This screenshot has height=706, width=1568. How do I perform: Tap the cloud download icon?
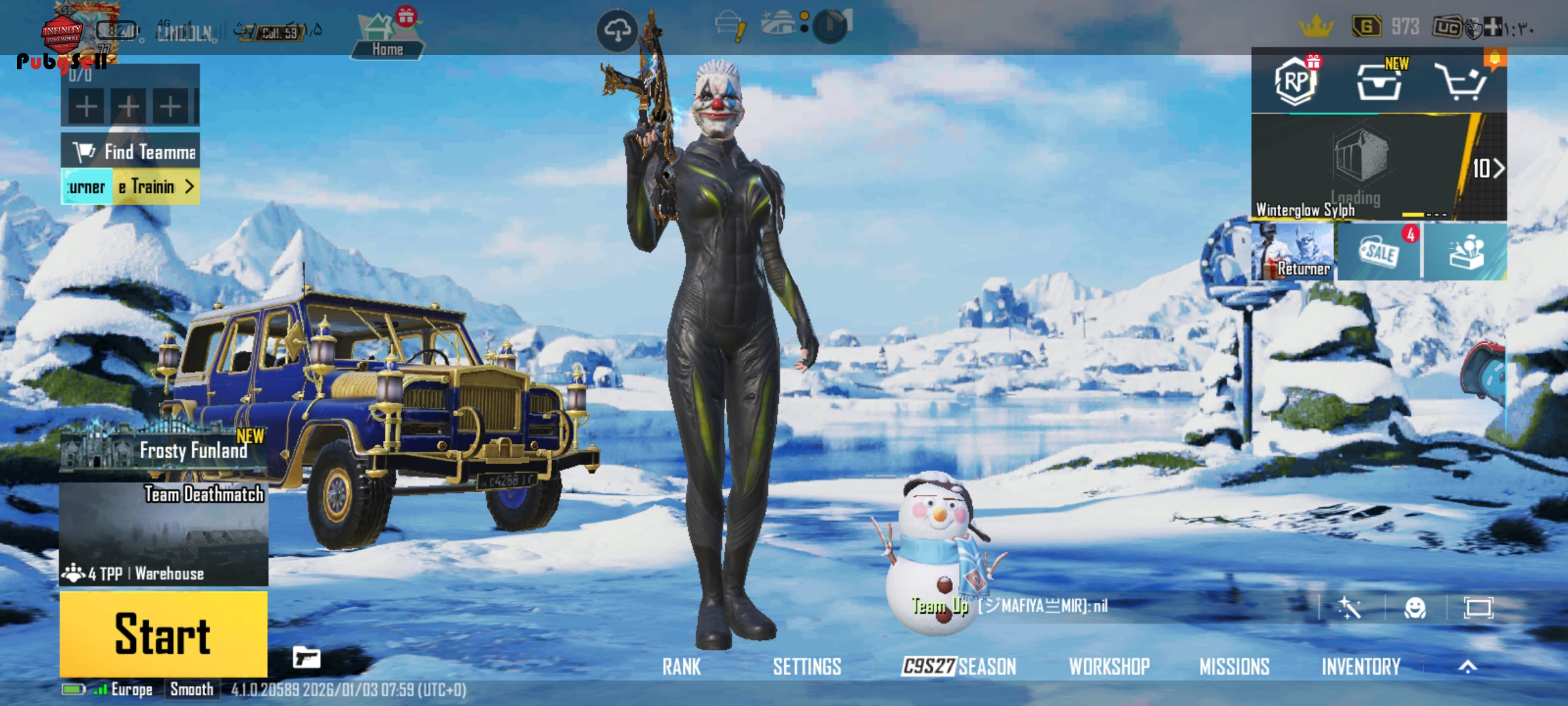click(617, 30)
